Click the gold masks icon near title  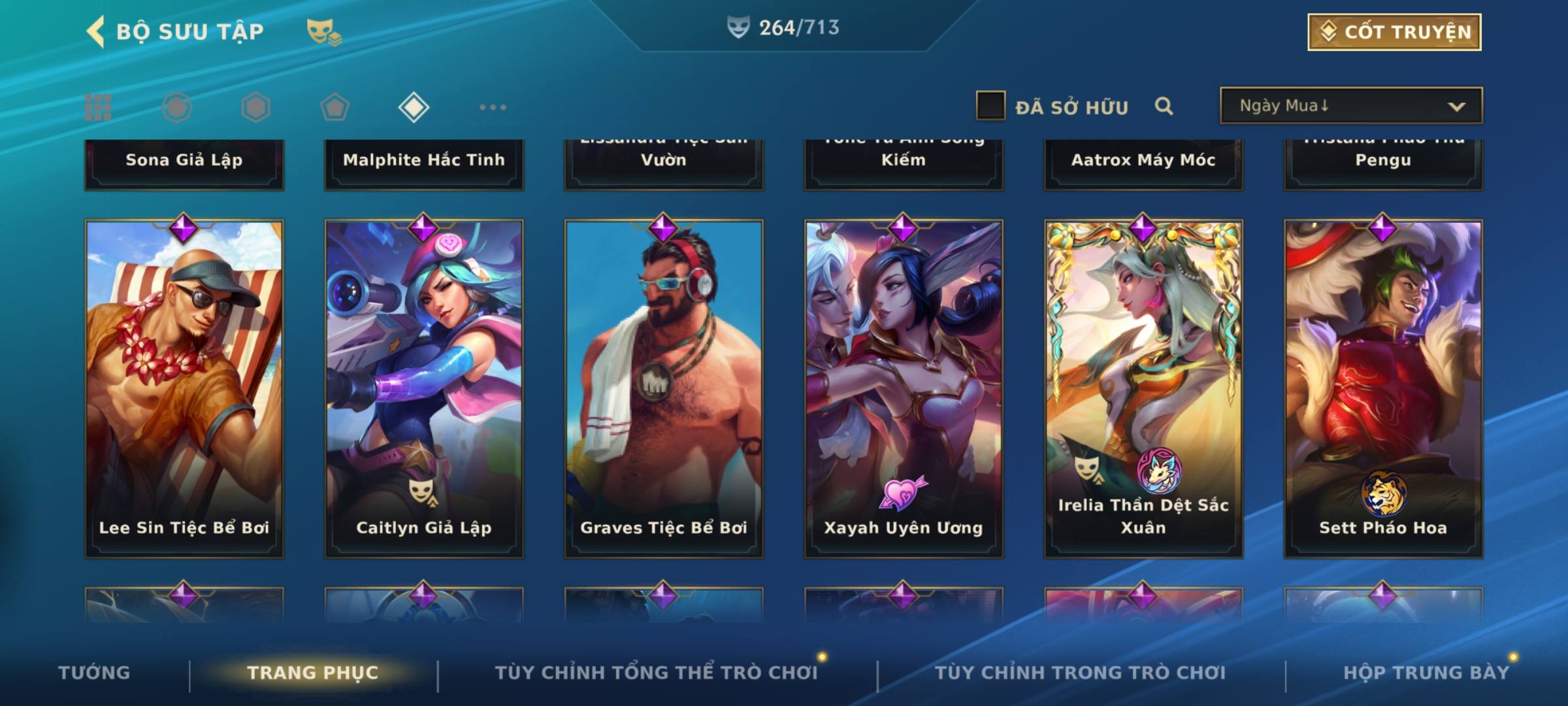pos(323,32)
